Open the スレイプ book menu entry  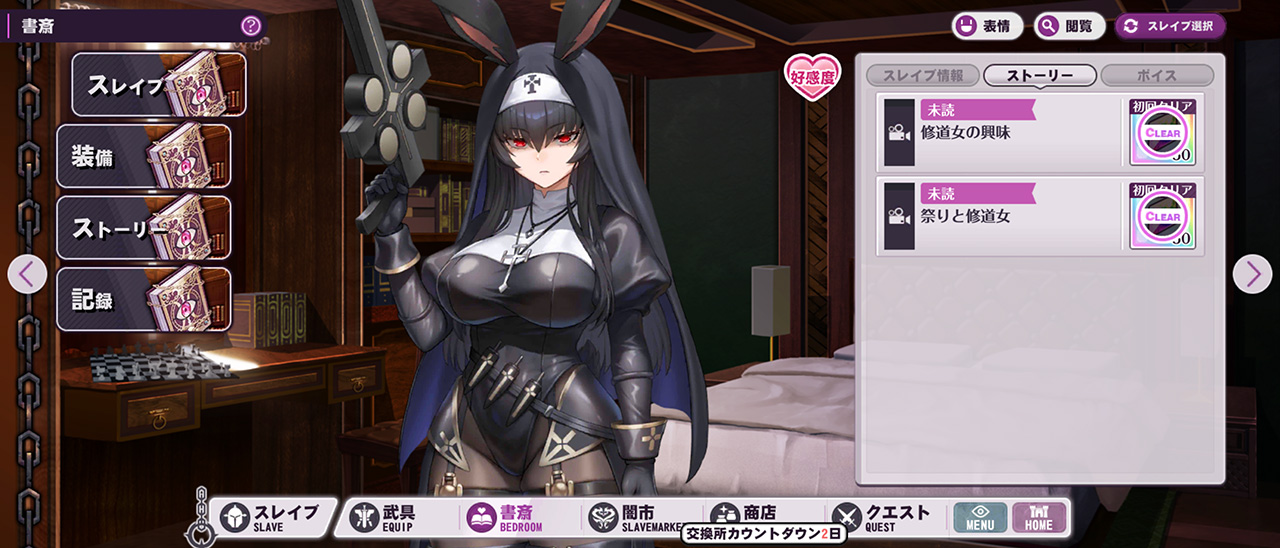[158, 85]
